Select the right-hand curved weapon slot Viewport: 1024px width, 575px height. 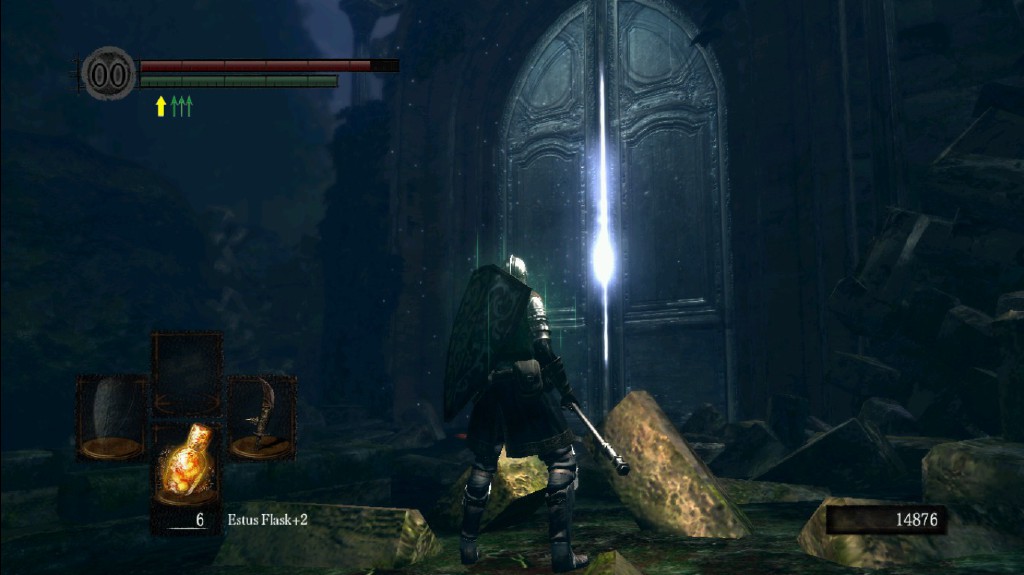tap(262, 416)
